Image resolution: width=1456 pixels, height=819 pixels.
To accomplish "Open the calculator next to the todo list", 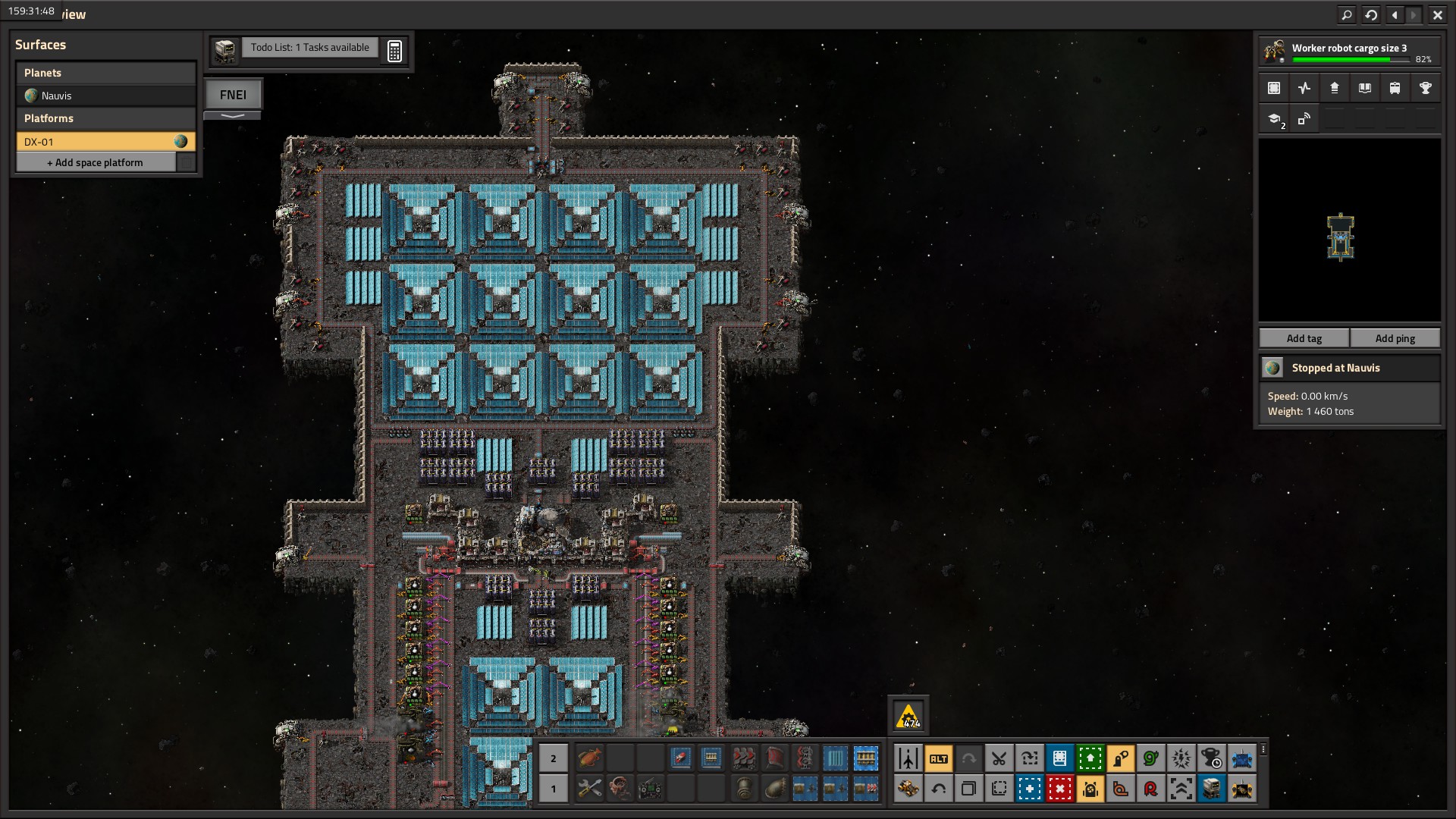I will [394, 51].
